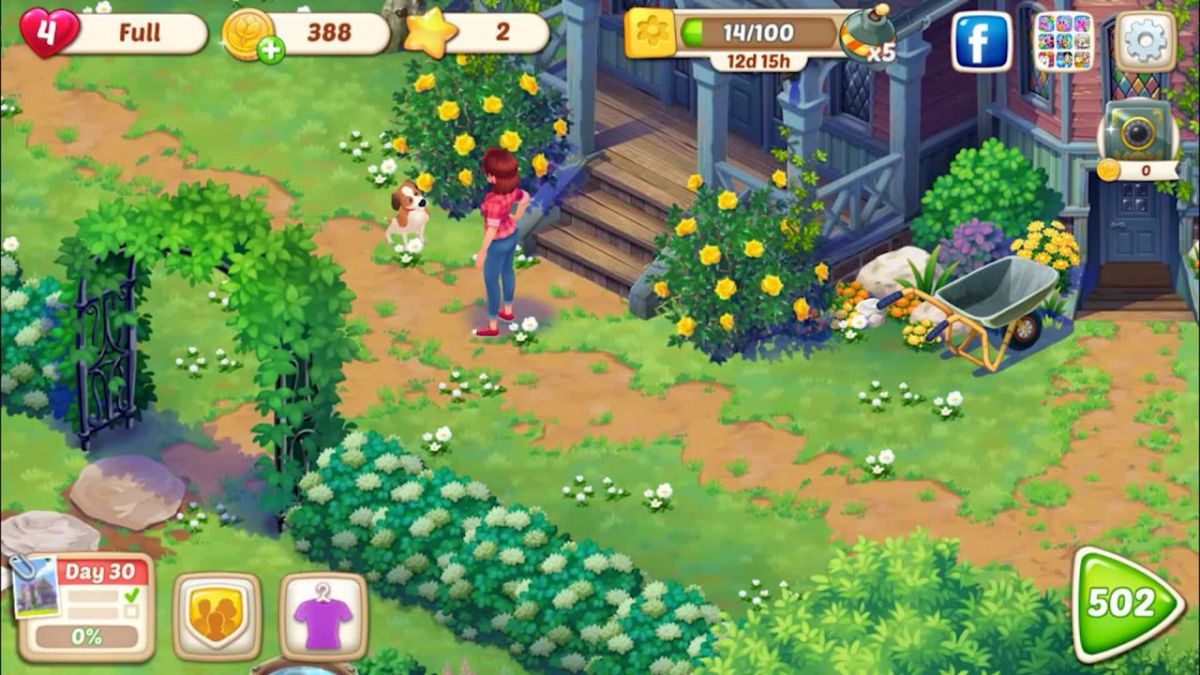The width and height of the screenshot is (1200, 675).
Task: Open settings with the gear button
Action: pos(1145,41)
